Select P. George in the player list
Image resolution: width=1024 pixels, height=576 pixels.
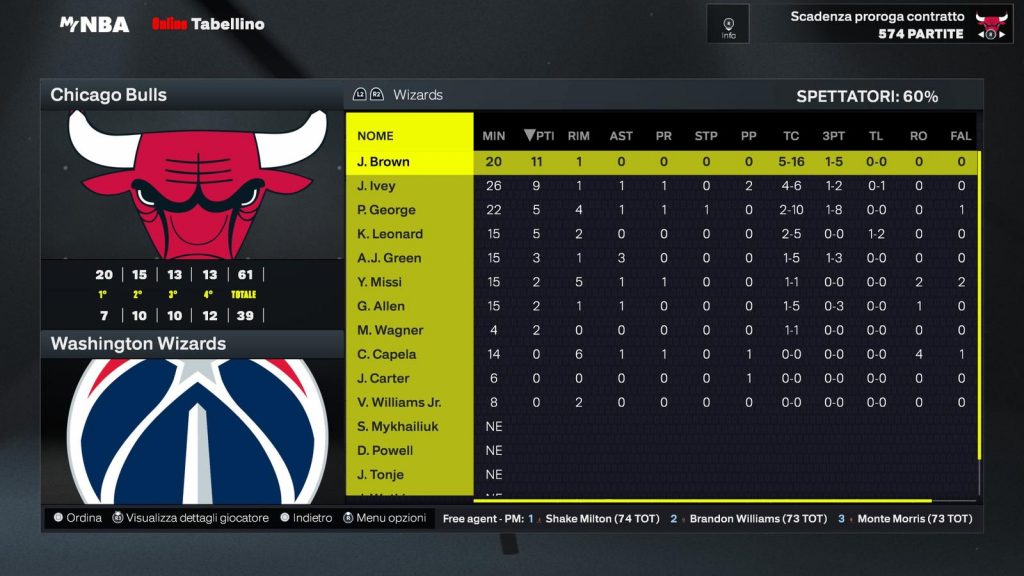[x=386, y=210]
